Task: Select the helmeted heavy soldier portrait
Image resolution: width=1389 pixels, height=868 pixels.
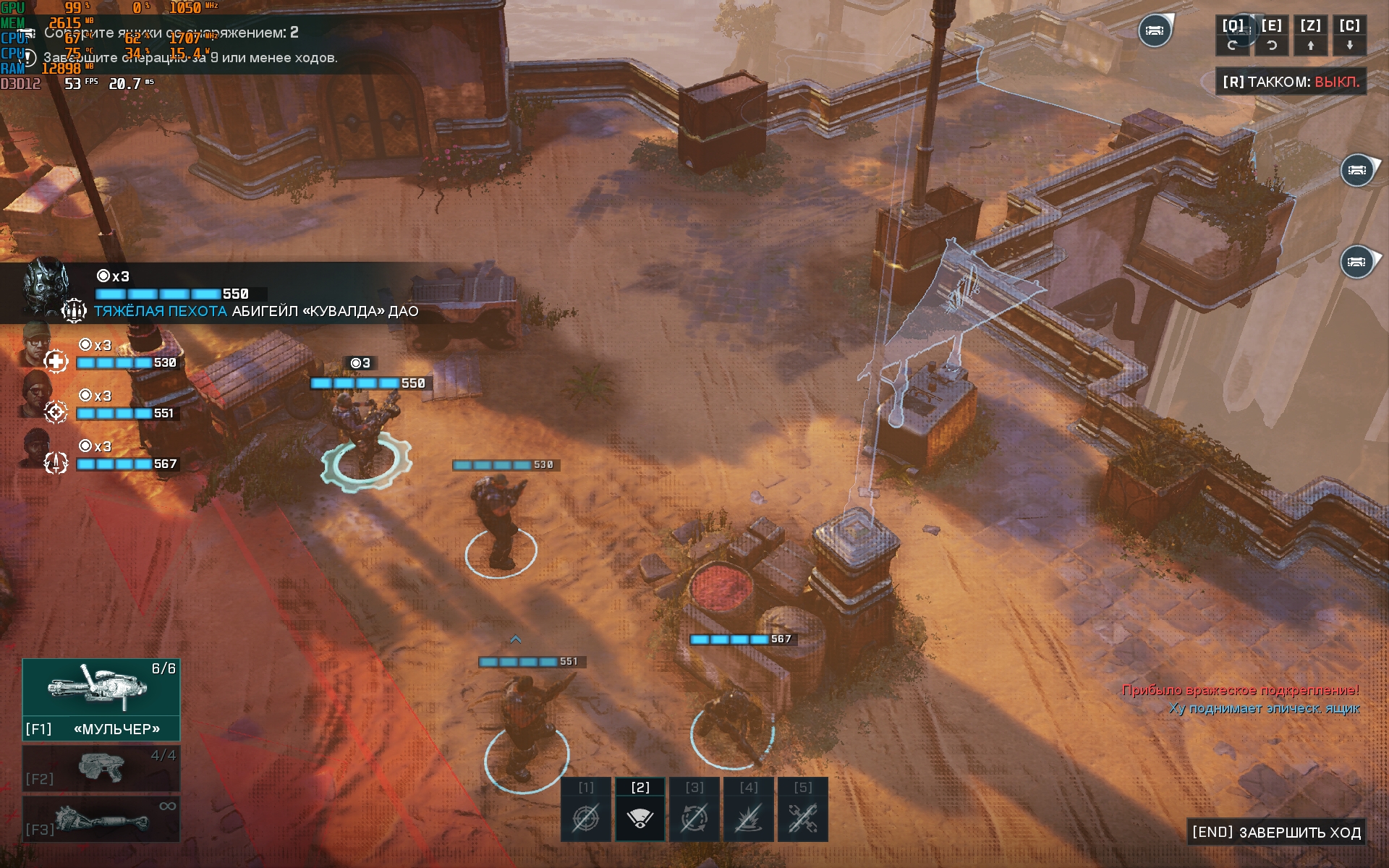Action: coord(45,288)
